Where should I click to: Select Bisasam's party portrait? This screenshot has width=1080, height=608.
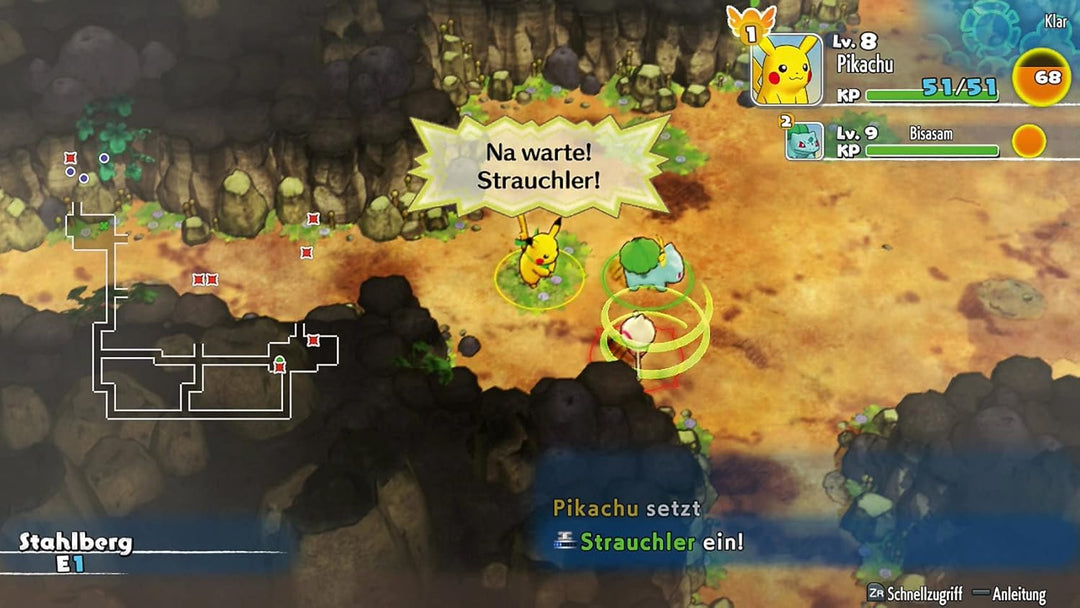pos(804,141)
